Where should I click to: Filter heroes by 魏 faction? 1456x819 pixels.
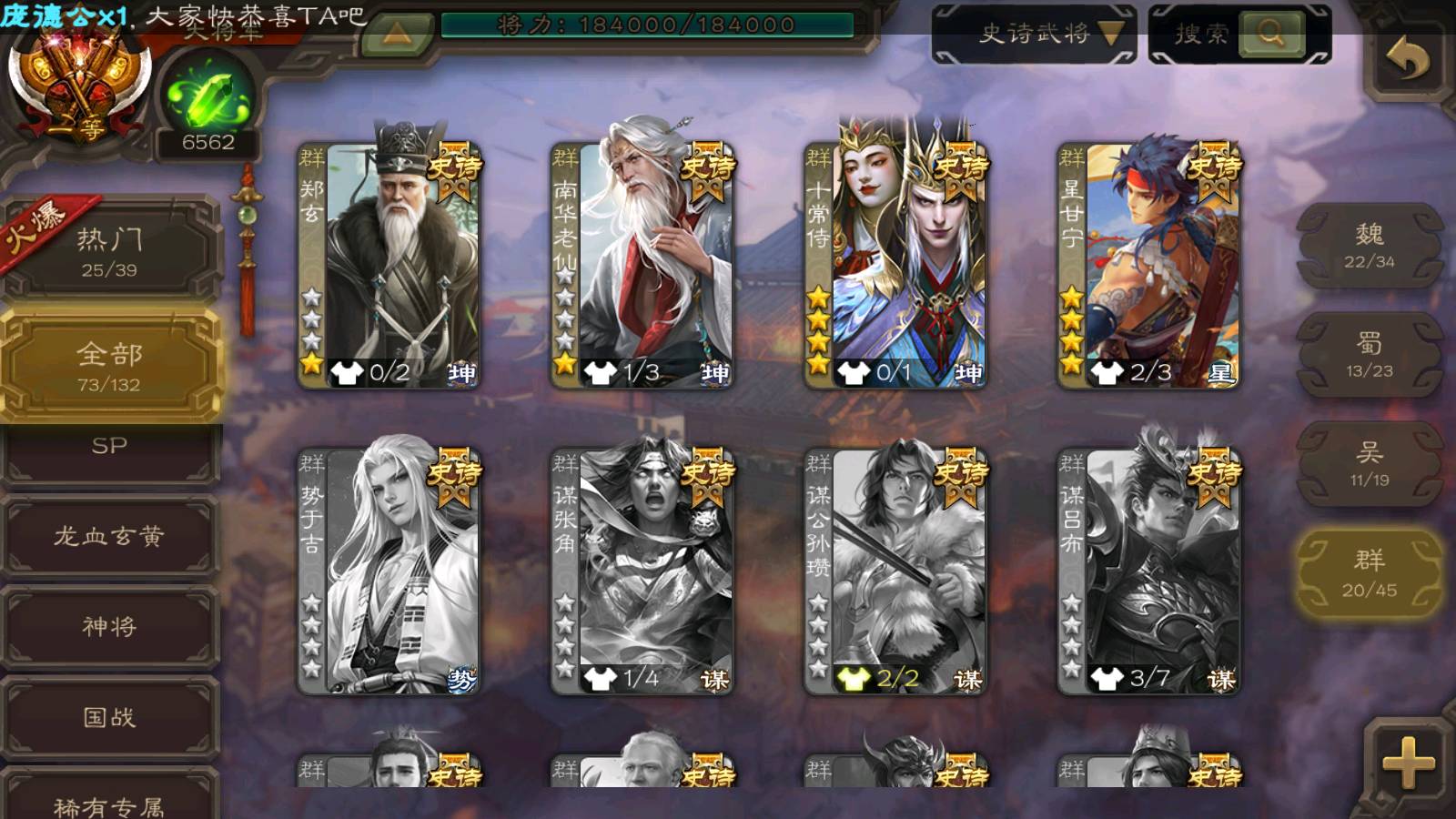point(1369,246)
